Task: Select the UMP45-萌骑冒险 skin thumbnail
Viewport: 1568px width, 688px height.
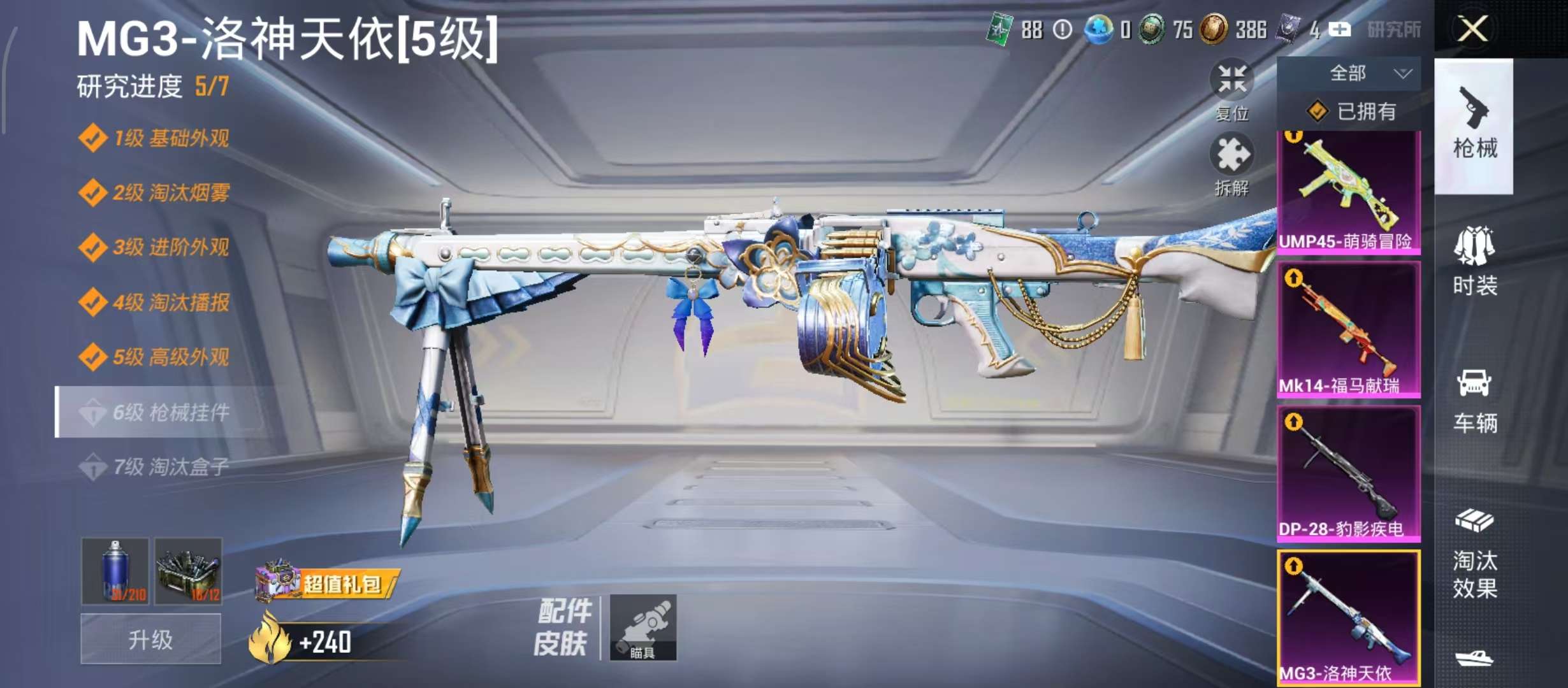Action: pyautogui.click(x=1349, y=192)
